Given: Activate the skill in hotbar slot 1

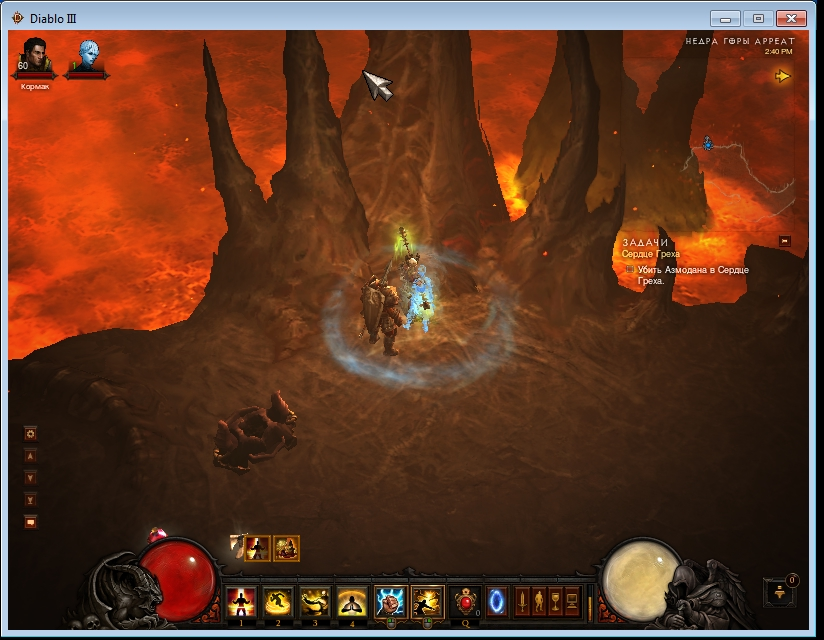Looking at the screenshot, I should [x=241, y=601].
